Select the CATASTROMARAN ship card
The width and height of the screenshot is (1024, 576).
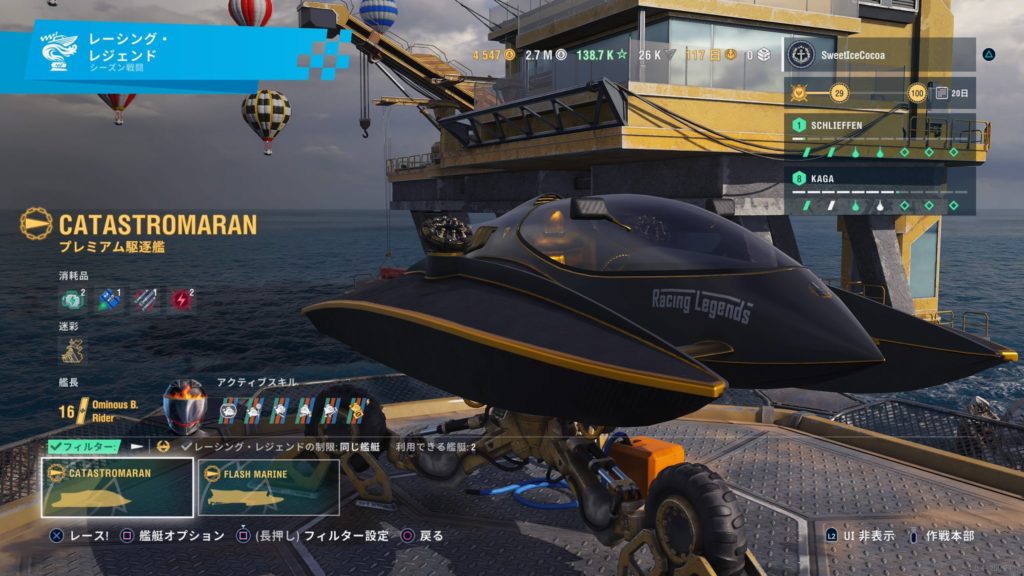tap(117, 486)
